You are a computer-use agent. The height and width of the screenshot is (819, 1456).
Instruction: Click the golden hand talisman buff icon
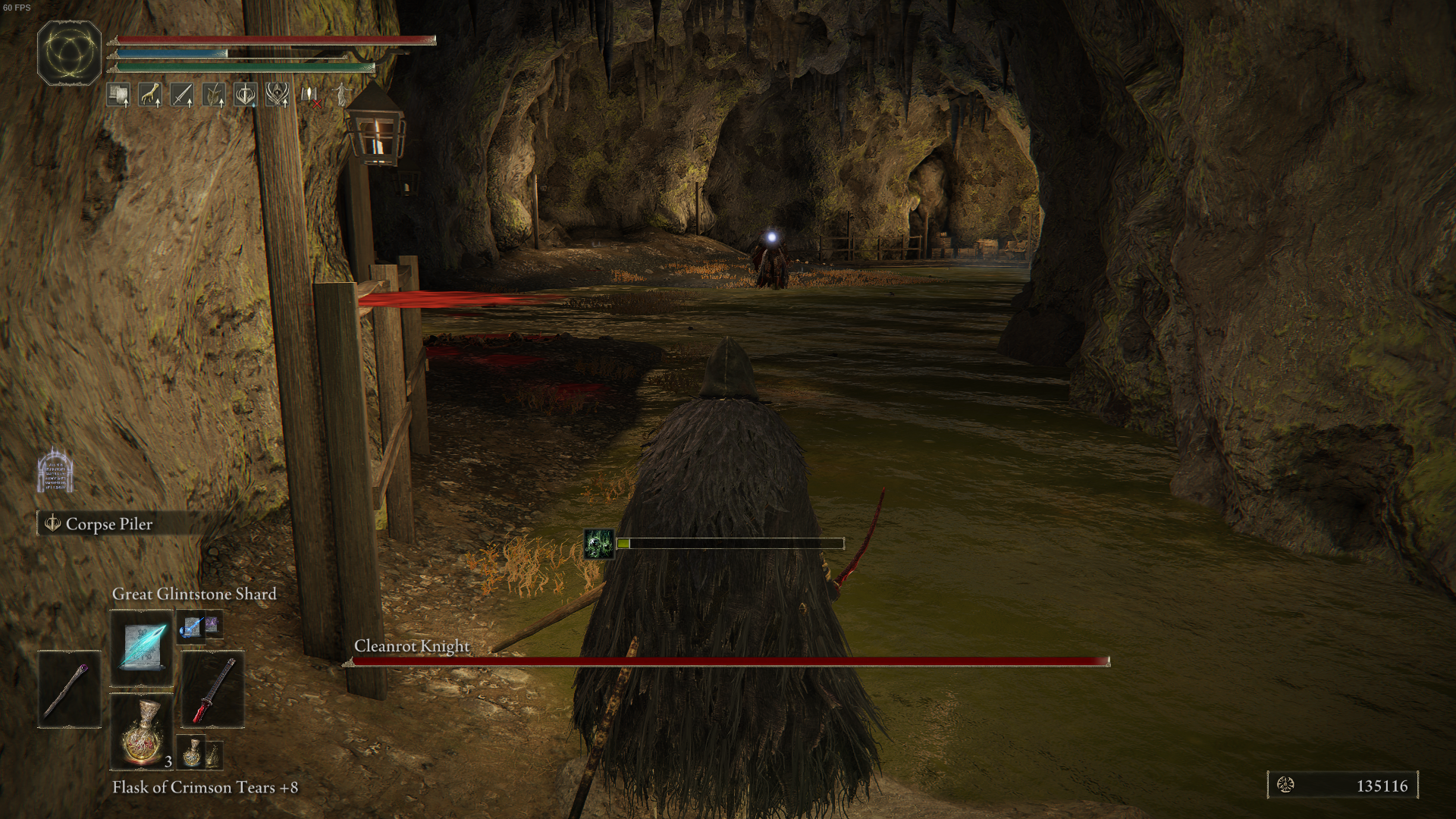tap(150, 94)
